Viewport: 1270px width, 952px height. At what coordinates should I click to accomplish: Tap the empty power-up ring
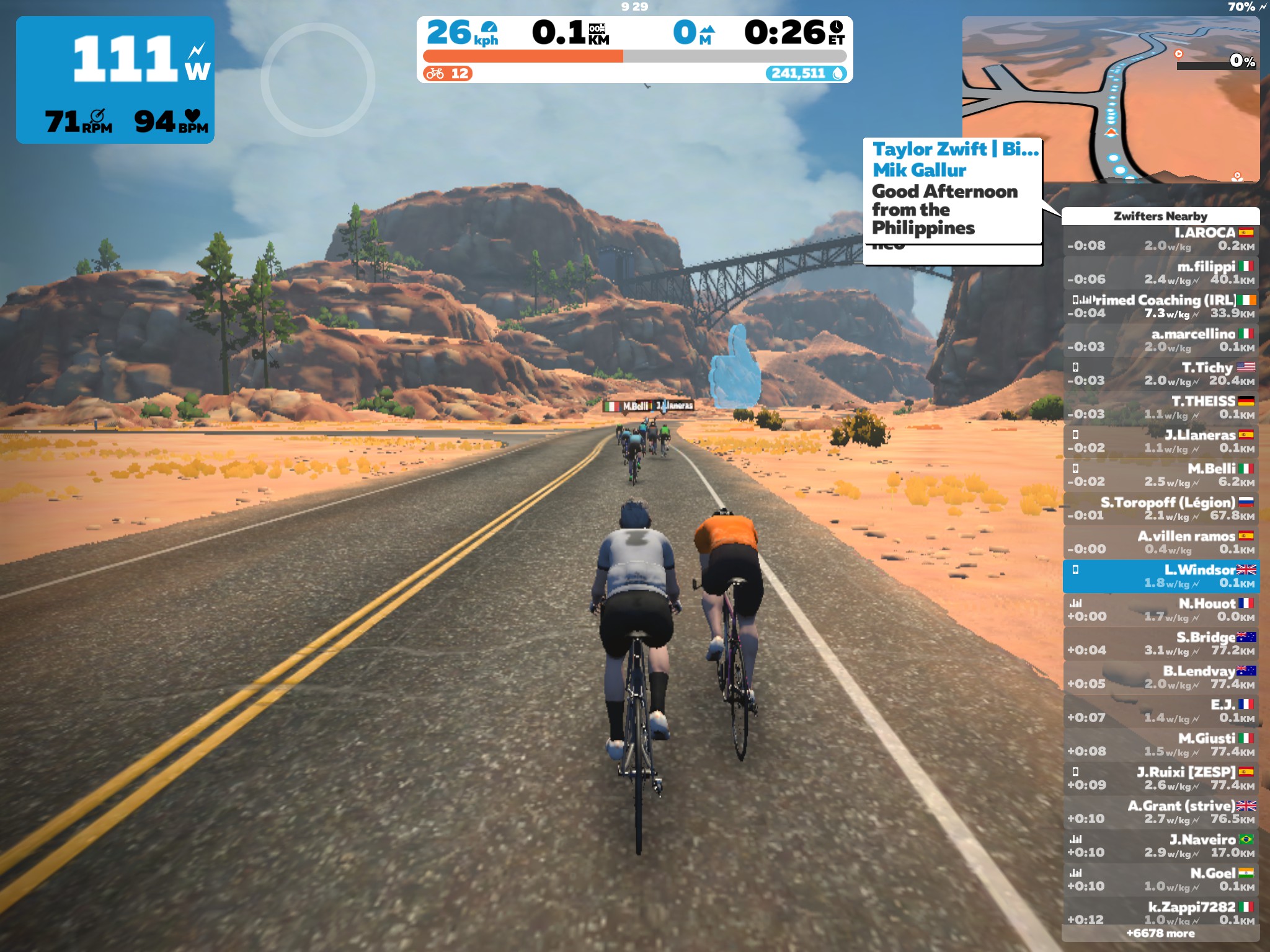coord(317,79)
